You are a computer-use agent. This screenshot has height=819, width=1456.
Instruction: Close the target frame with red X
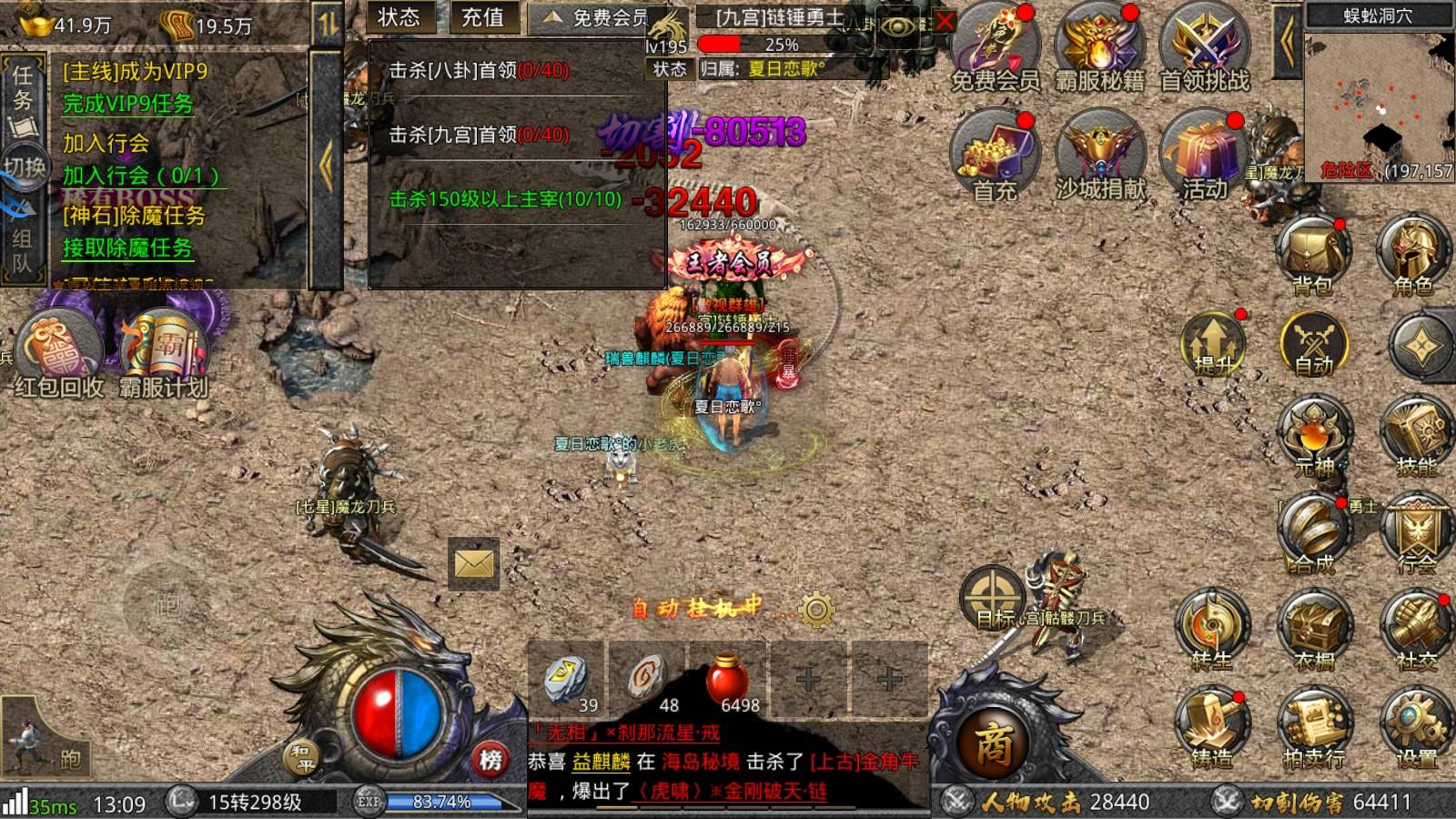tap(945, 21)
